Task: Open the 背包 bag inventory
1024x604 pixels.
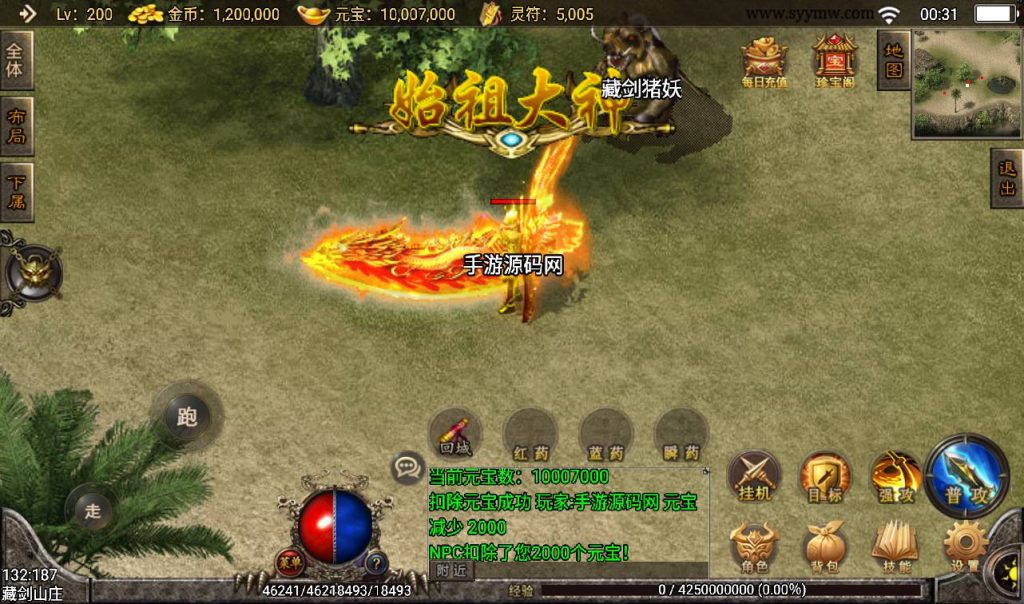Action: click(x=825, y=547)
